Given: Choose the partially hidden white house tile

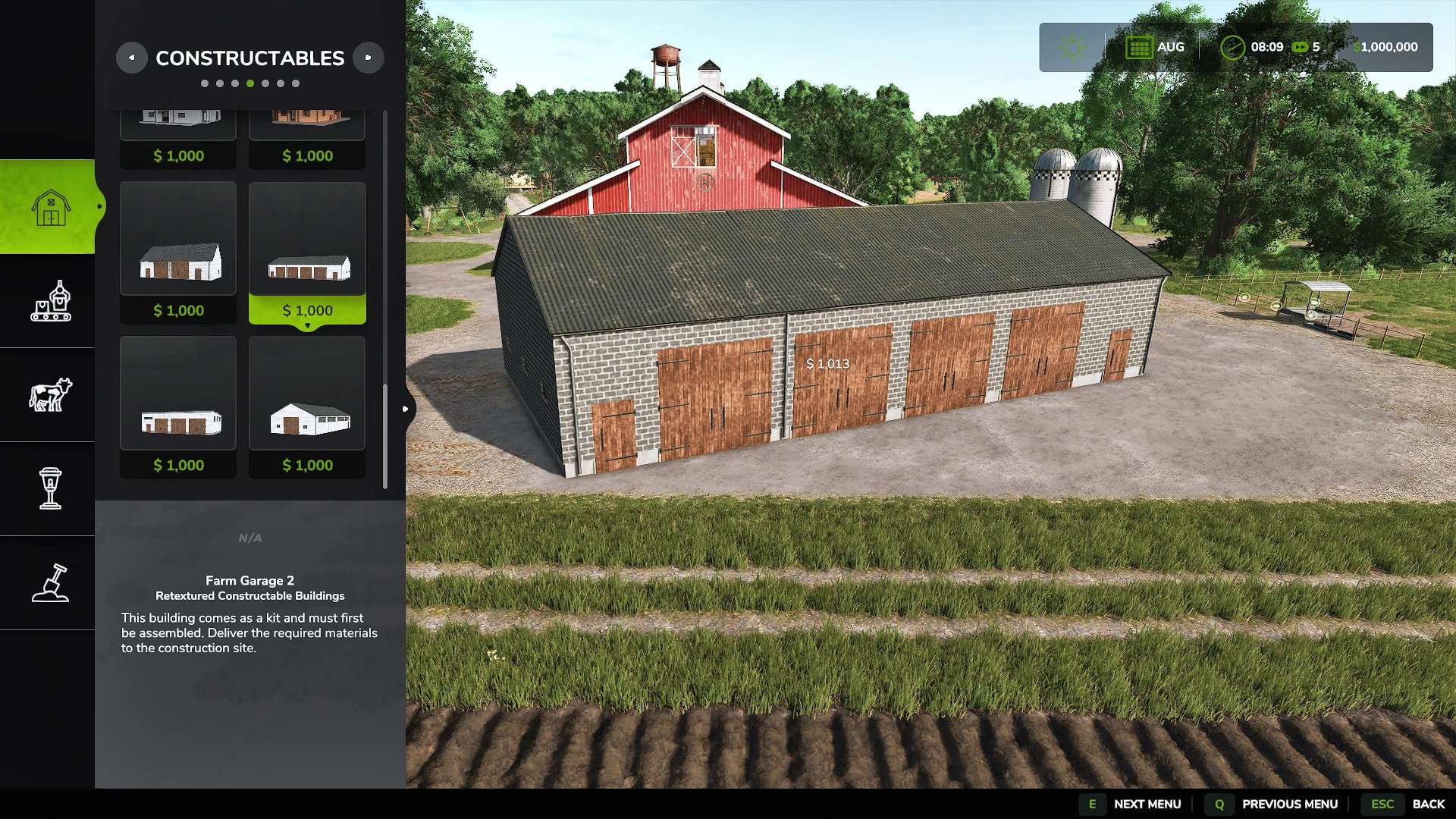Looking at the screenshot, I should 178,138.
